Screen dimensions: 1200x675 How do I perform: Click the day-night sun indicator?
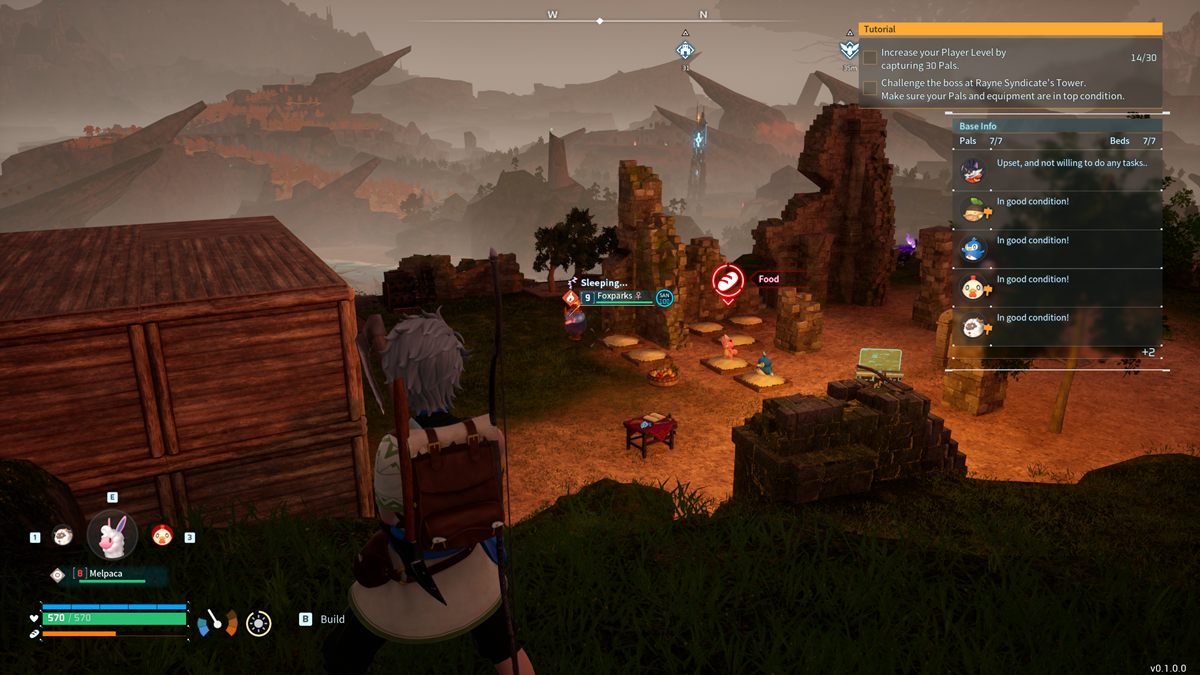click(258, 623)
